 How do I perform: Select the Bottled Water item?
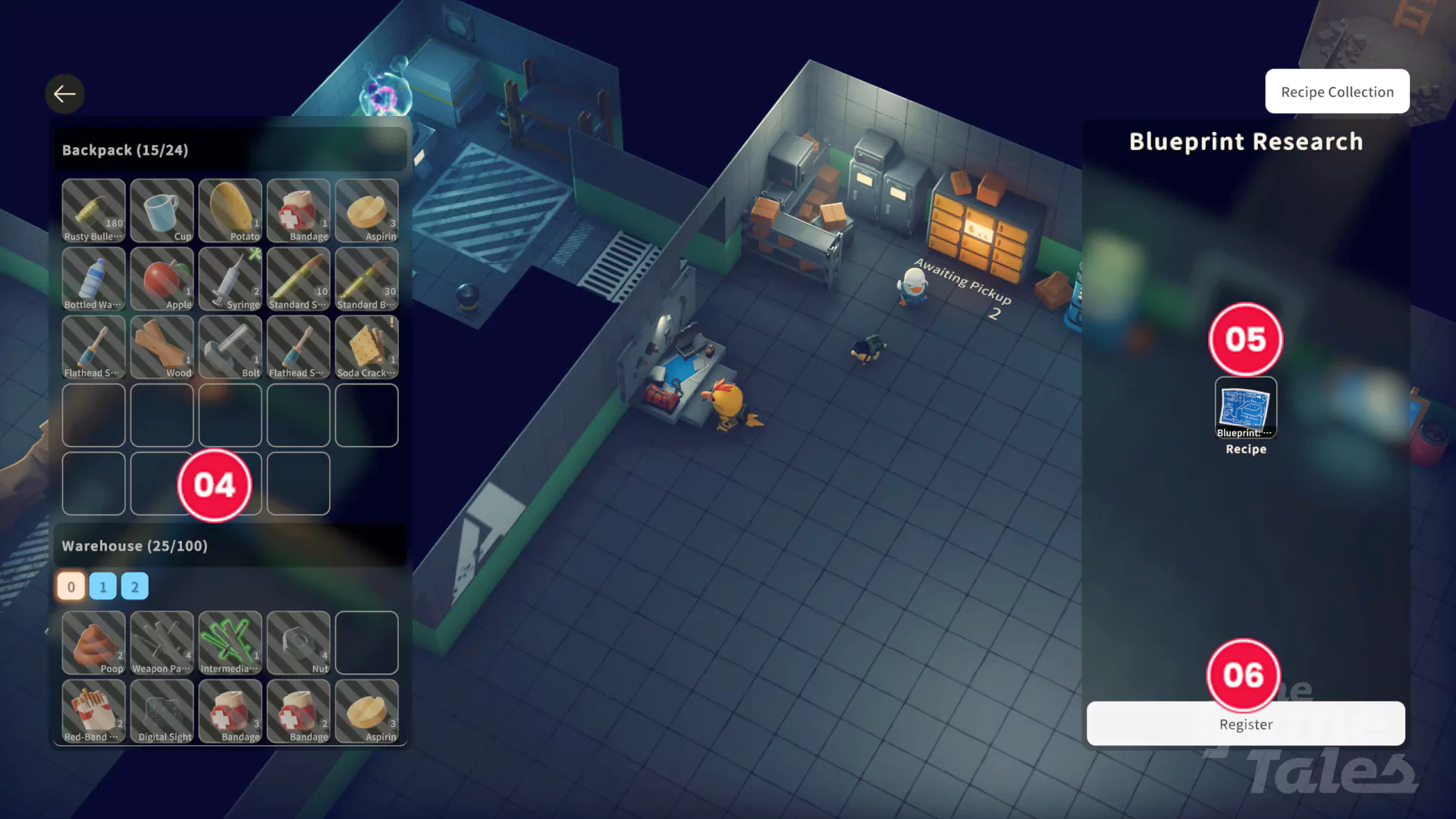(x=93, y=278)
